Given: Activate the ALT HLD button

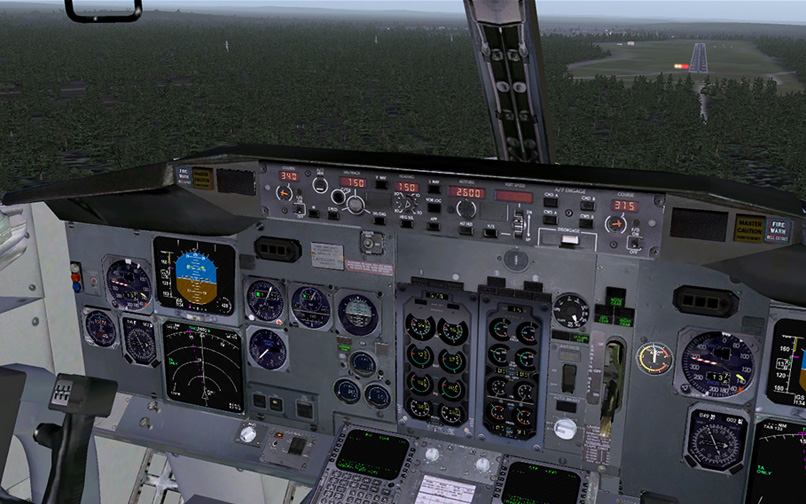Looking at the screenshot, I should 466,228.
